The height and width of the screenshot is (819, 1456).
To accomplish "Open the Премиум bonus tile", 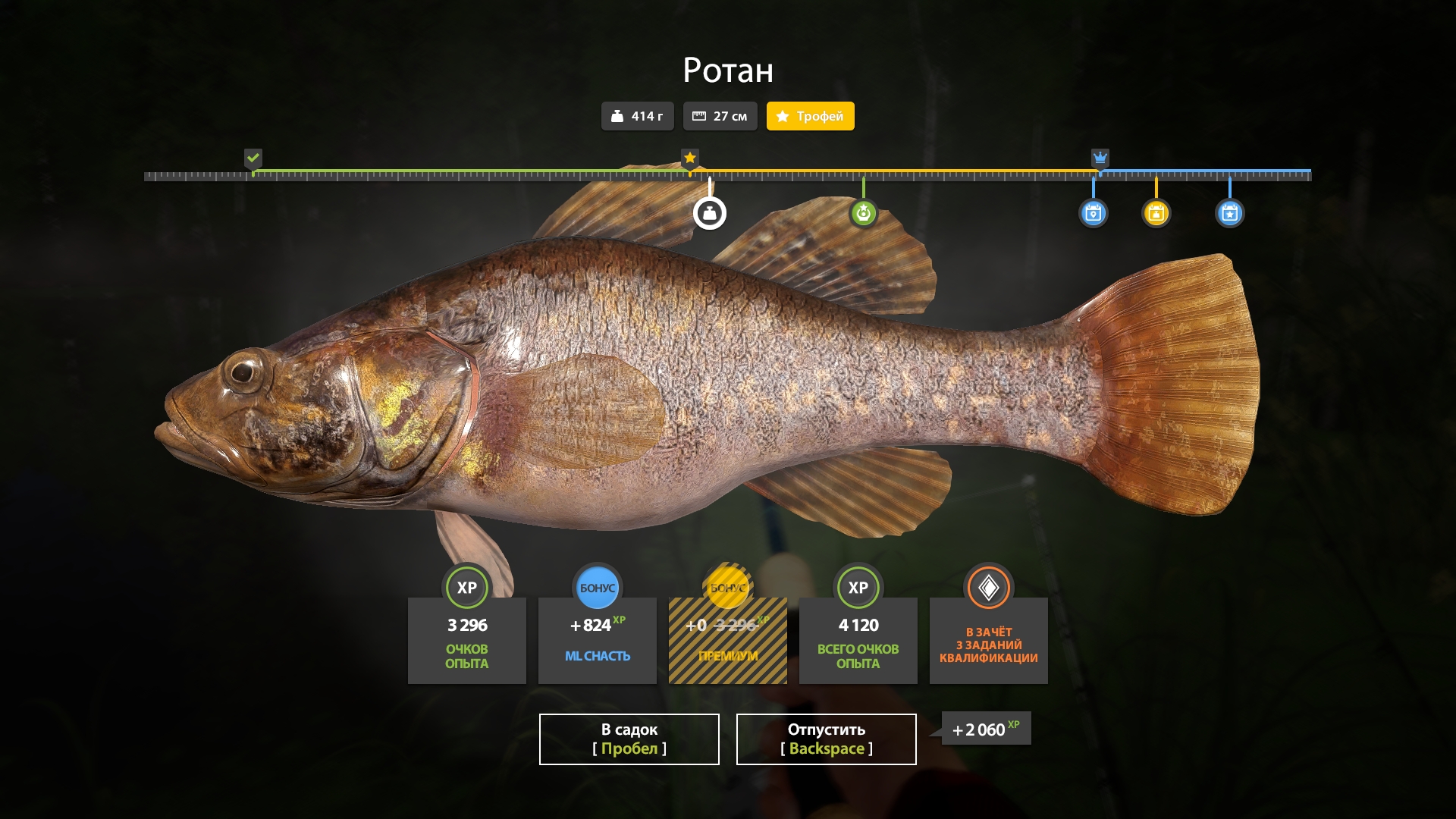I will pos(727,639).
